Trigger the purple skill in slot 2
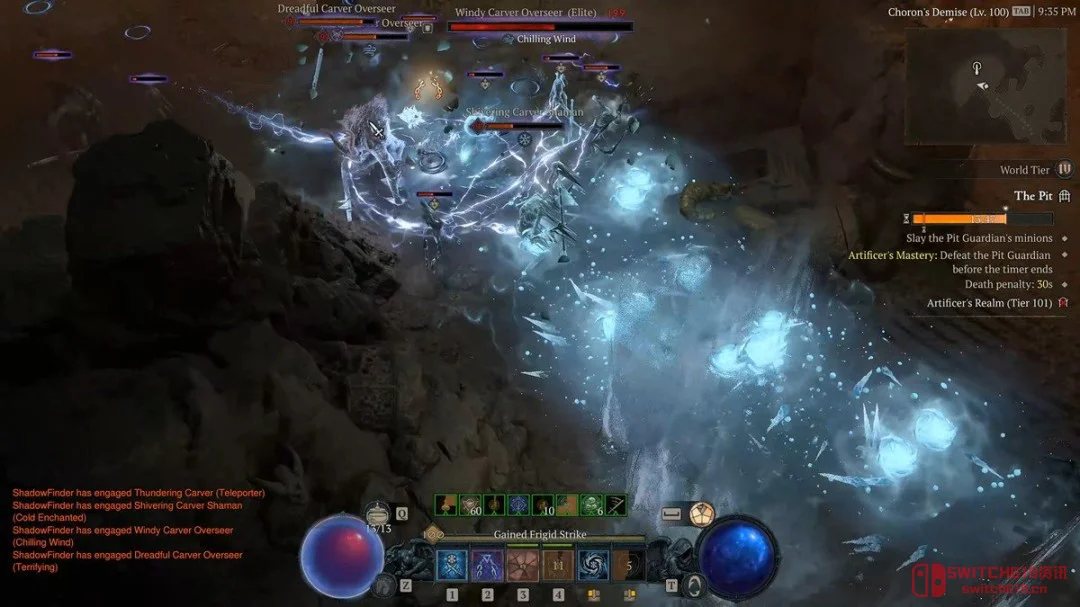Screen dimensions: 1080x607 [487, 566]
